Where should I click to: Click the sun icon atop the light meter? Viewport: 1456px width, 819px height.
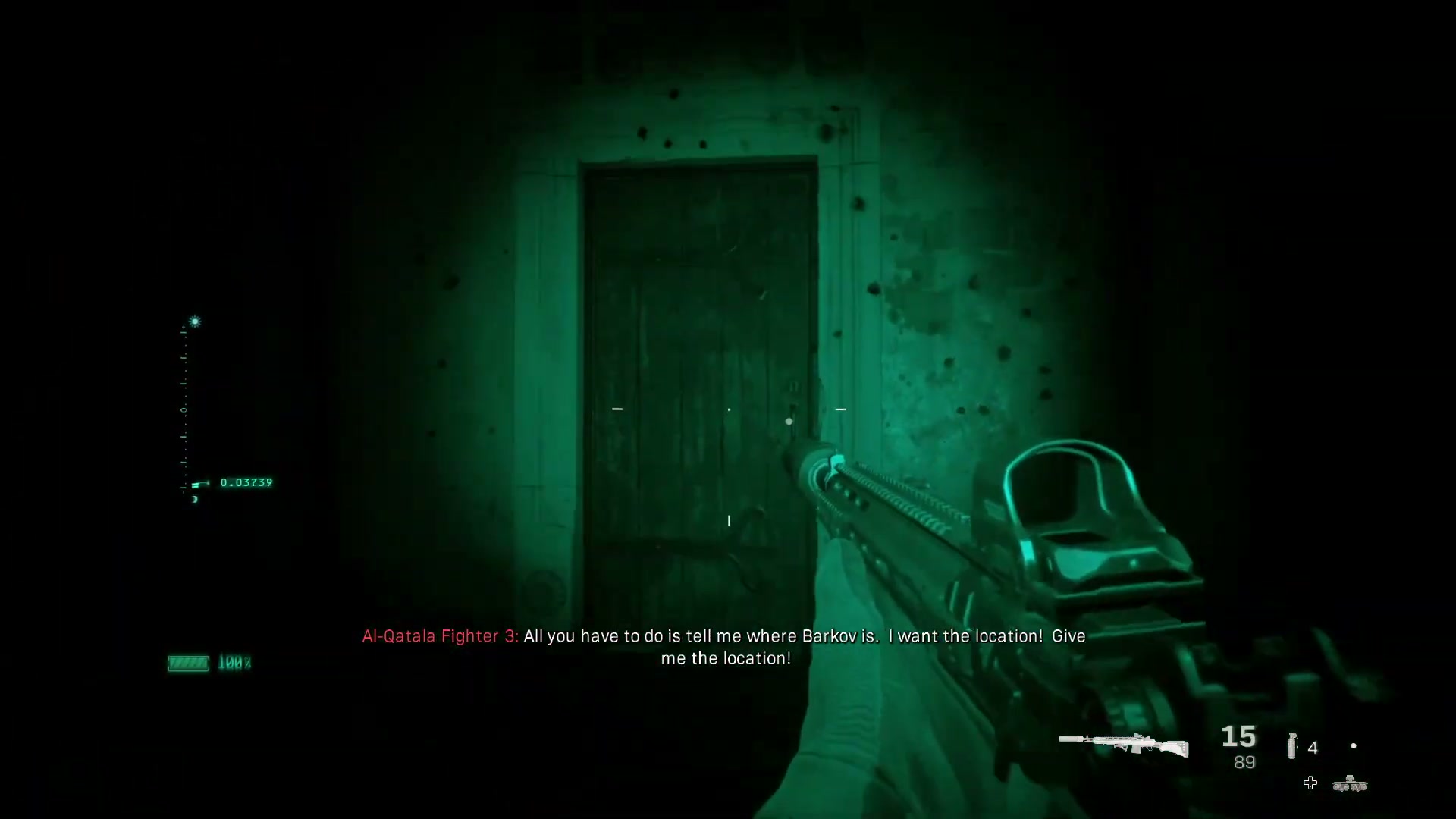[195, 321]
